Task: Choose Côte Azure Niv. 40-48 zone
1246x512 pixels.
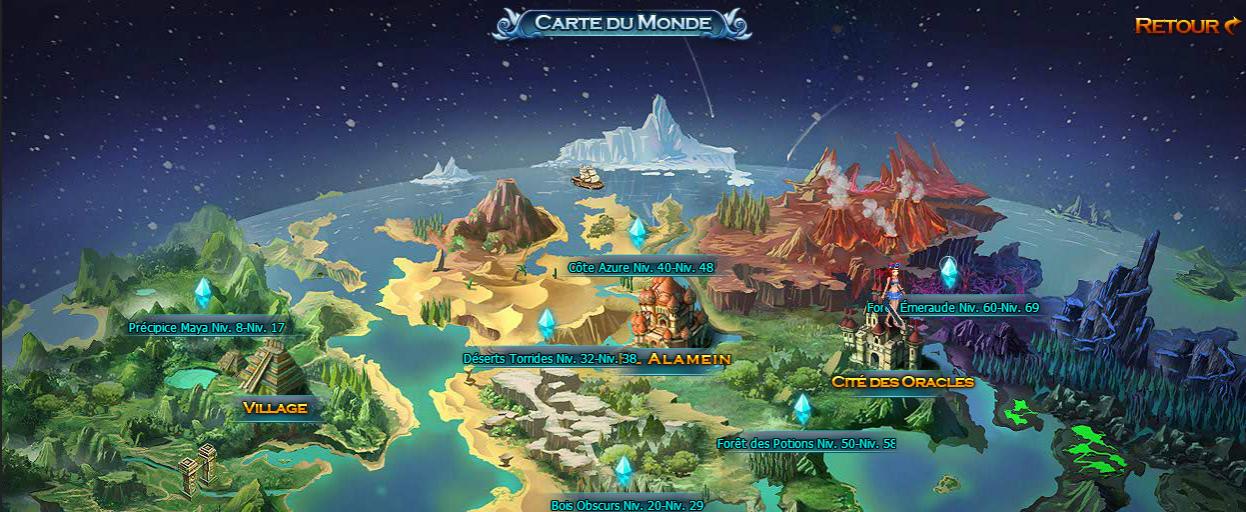Action: coord(640,267)
